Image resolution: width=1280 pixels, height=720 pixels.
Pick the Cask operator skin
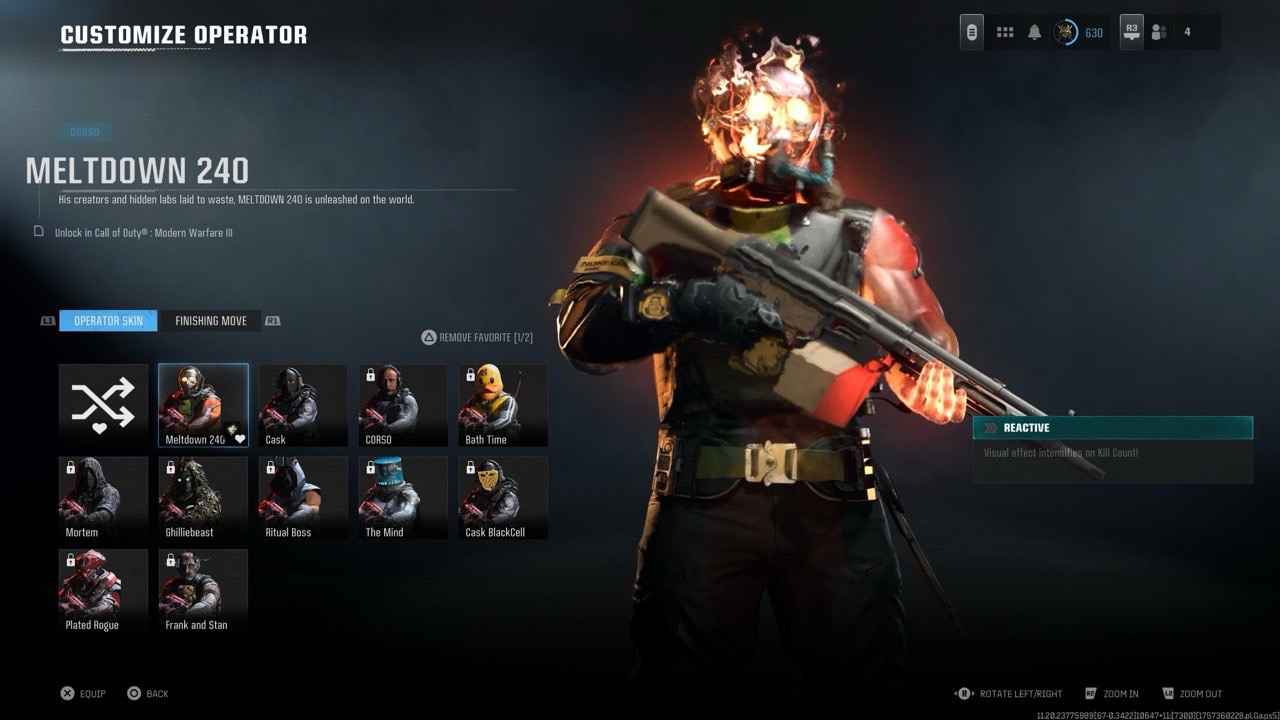(x=303, y=405)
